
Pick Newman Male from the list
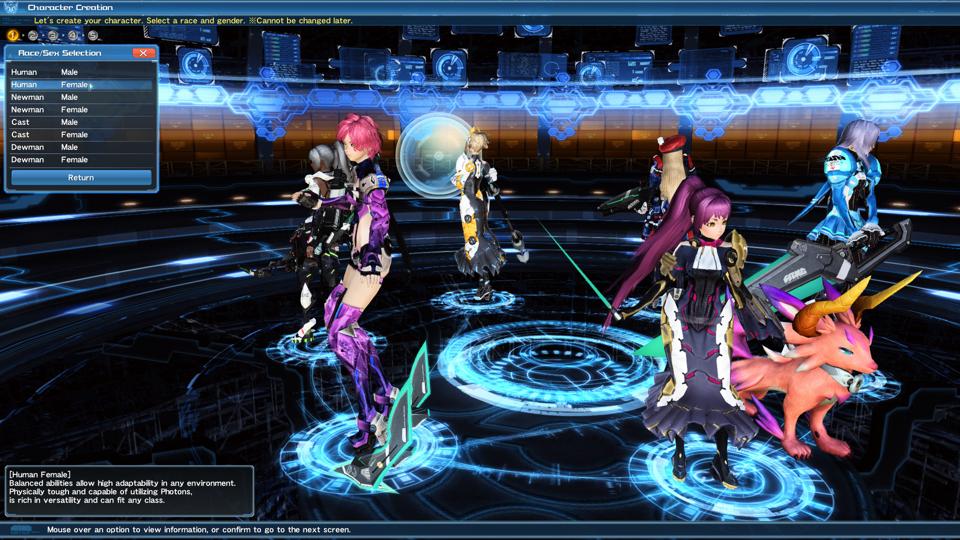click(80, 97)
